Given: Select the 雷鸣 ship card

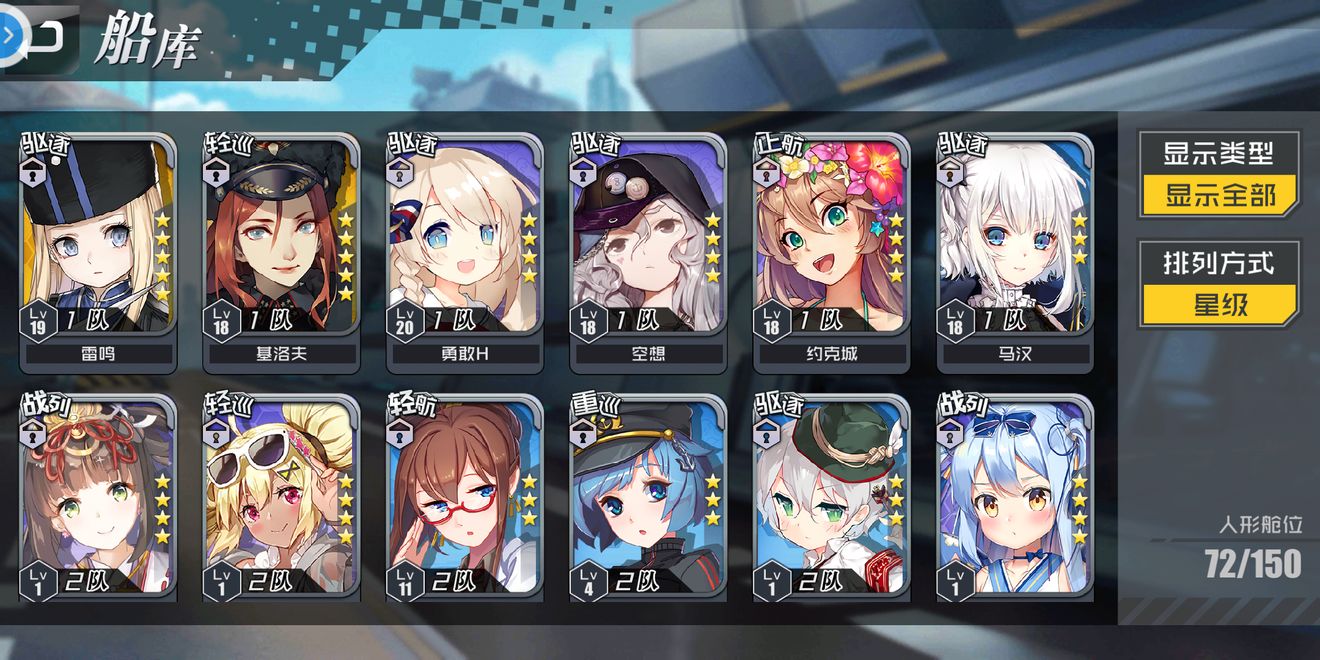Looking at the screenshot, I should coord(97,250).
